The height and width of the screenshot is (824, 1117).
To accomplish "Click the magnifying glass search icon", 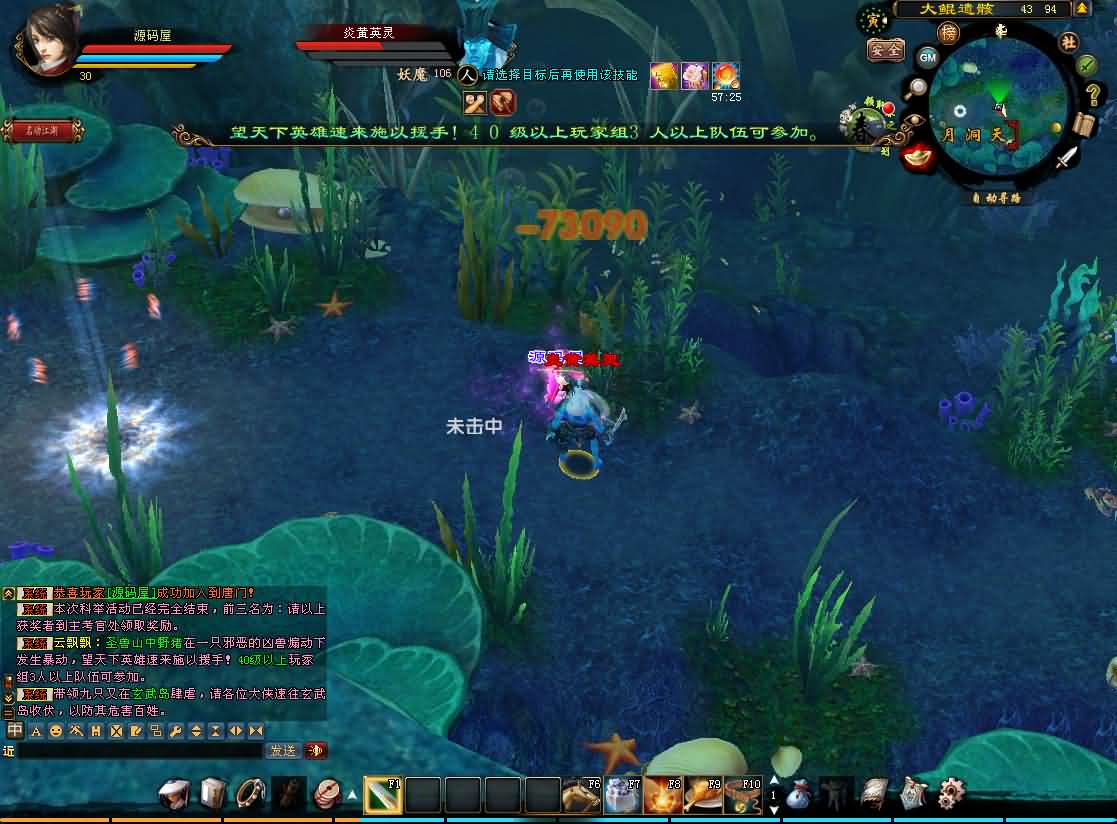I will tap(914, 88).
